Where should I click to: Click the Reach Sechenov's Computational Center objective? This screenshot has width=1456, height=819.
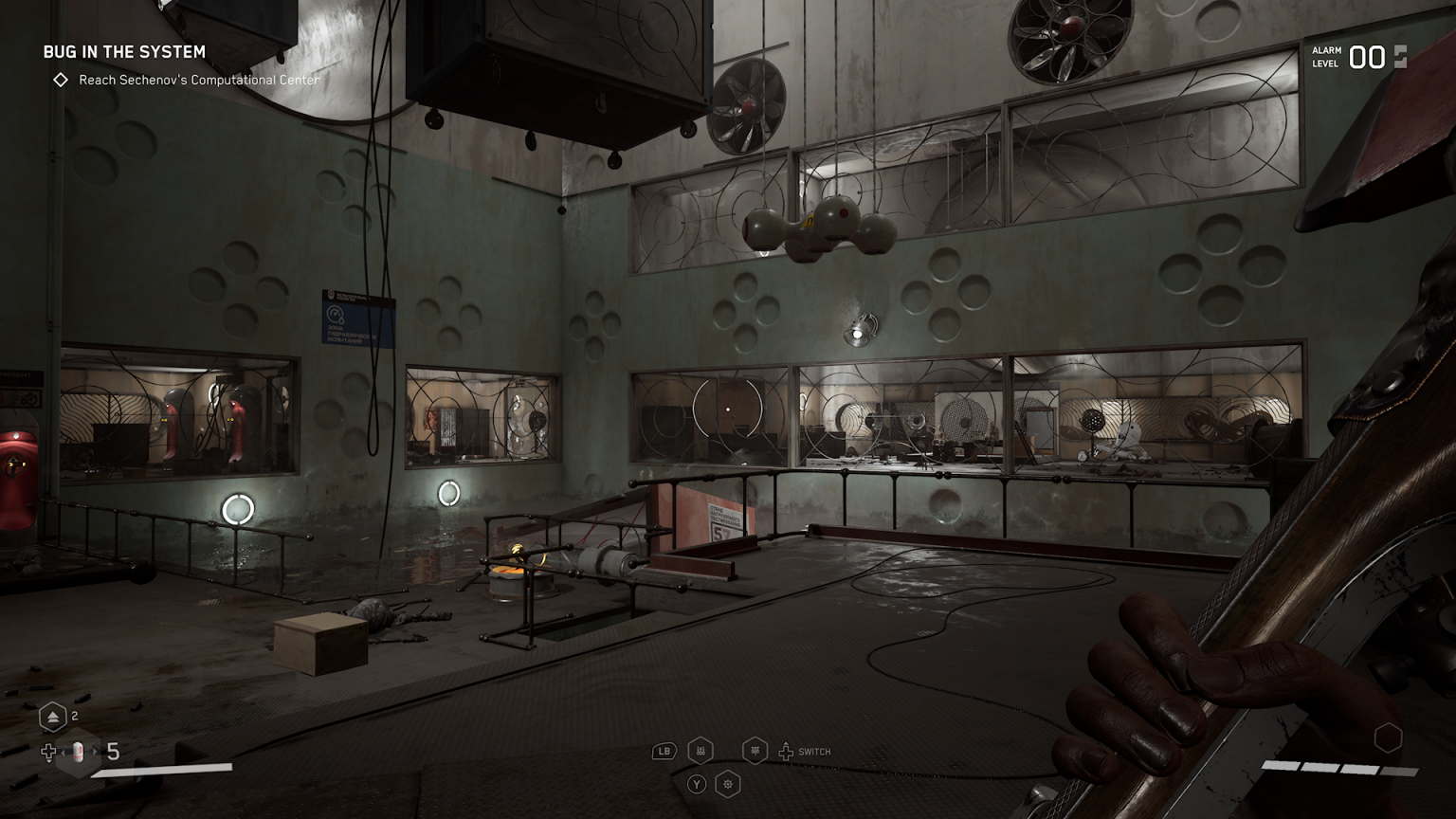(x=197, y=81)
